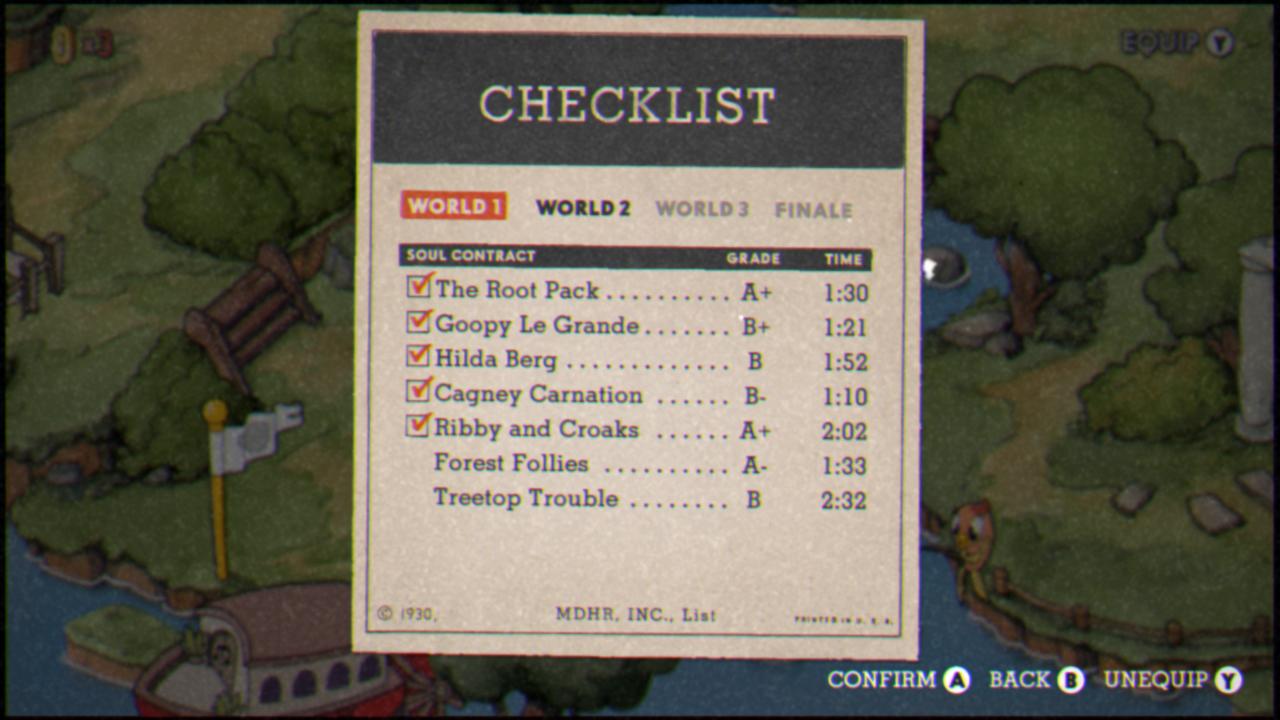Switch to the World 1 tab
The width and height of the screenshot is (1280, 720).
453,206
